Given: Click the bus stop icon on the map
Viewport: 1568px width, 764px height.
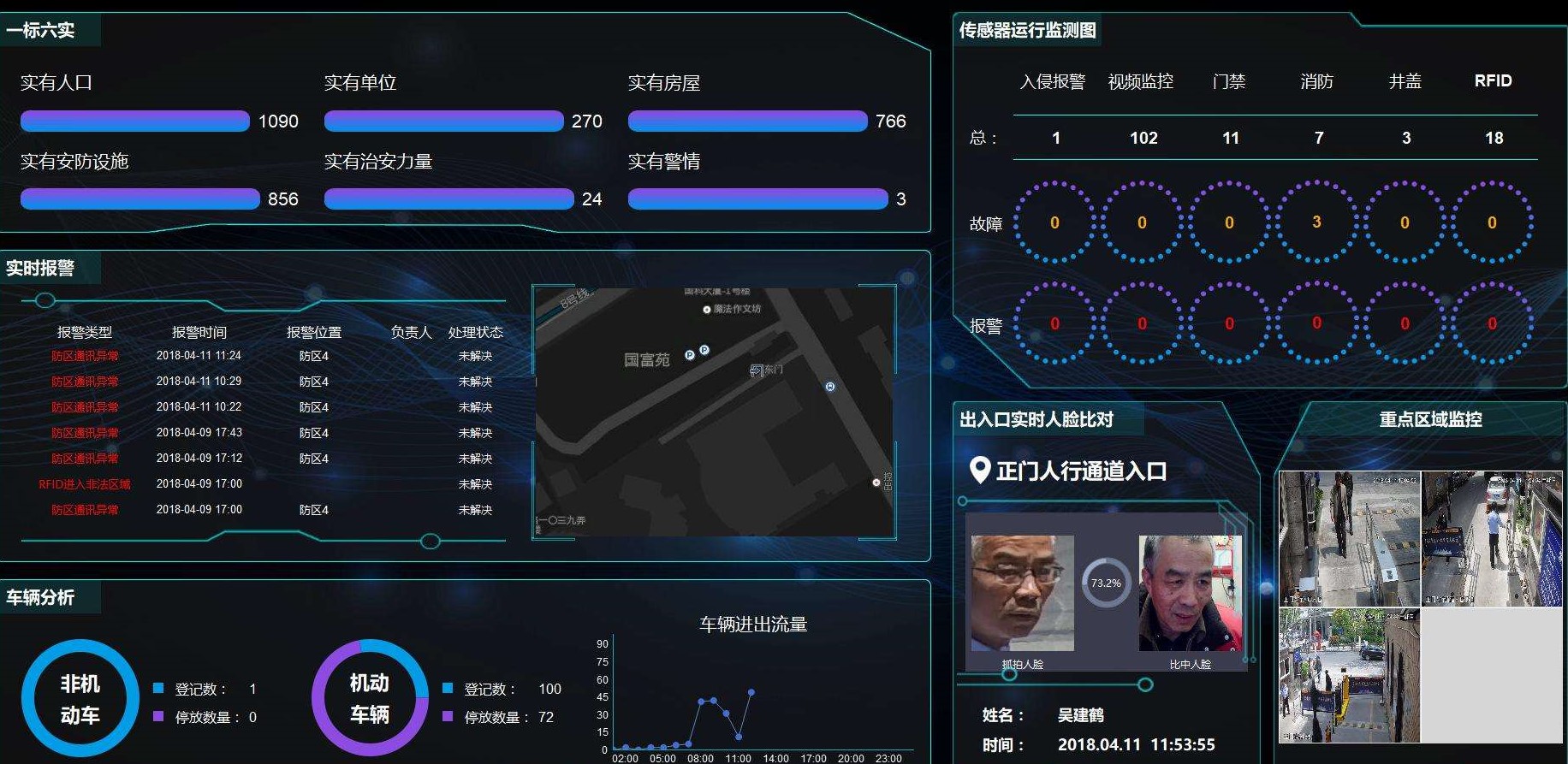Looking at the screenshot, I should click(x=829, y=387).
